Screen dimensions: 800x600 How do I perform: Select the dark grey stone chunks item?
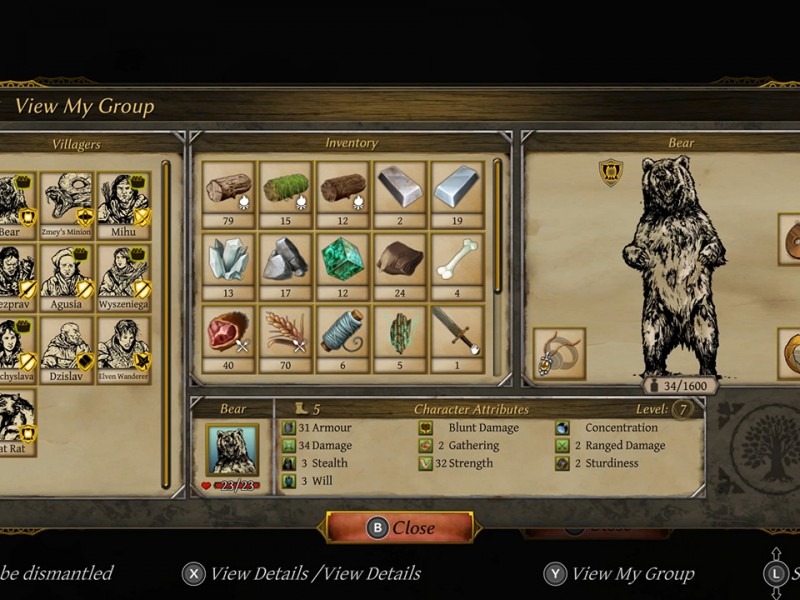coord(286,259)
